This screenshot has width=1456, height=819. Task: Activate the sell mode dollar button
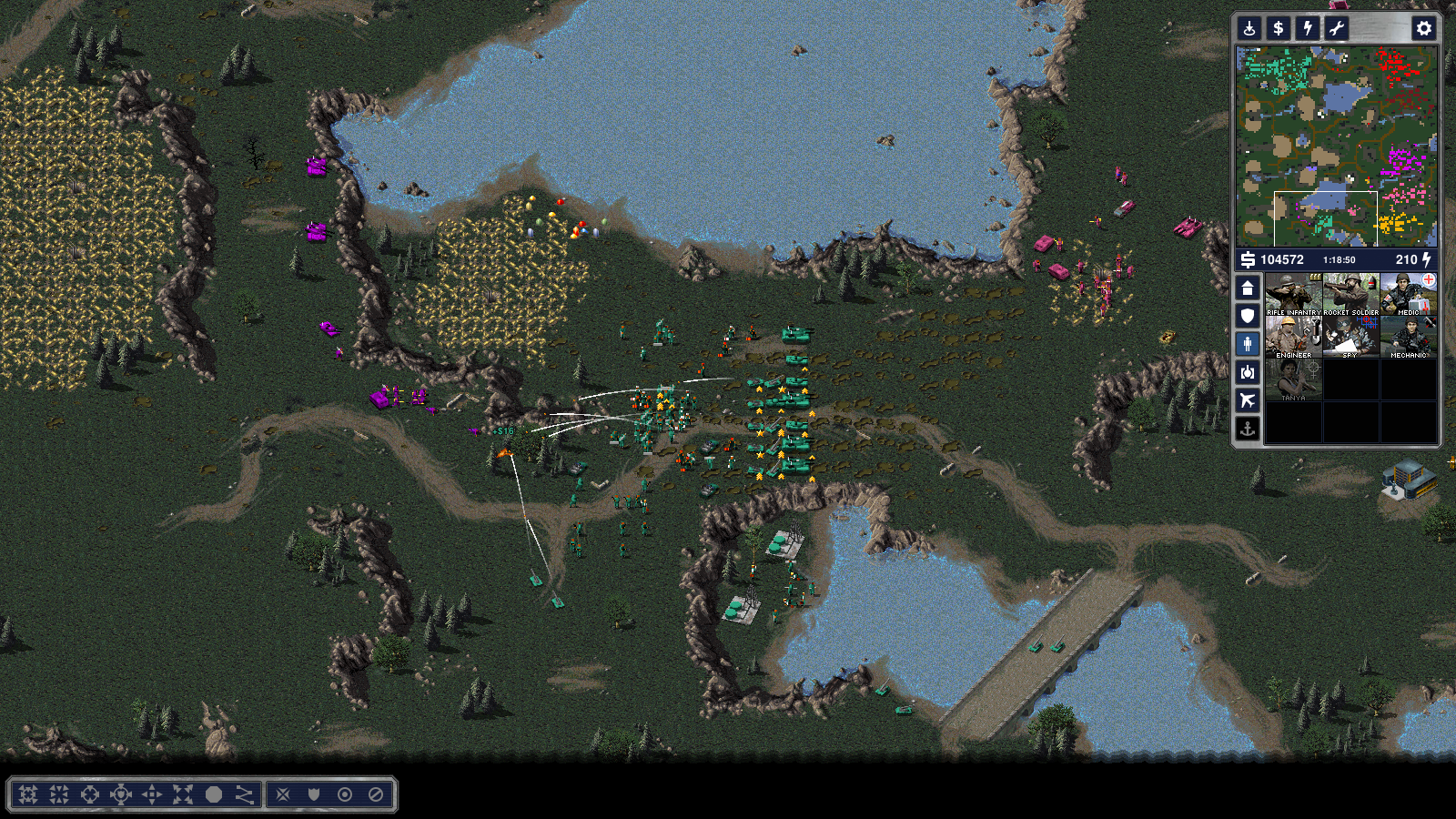click(x=1279, y=28)
